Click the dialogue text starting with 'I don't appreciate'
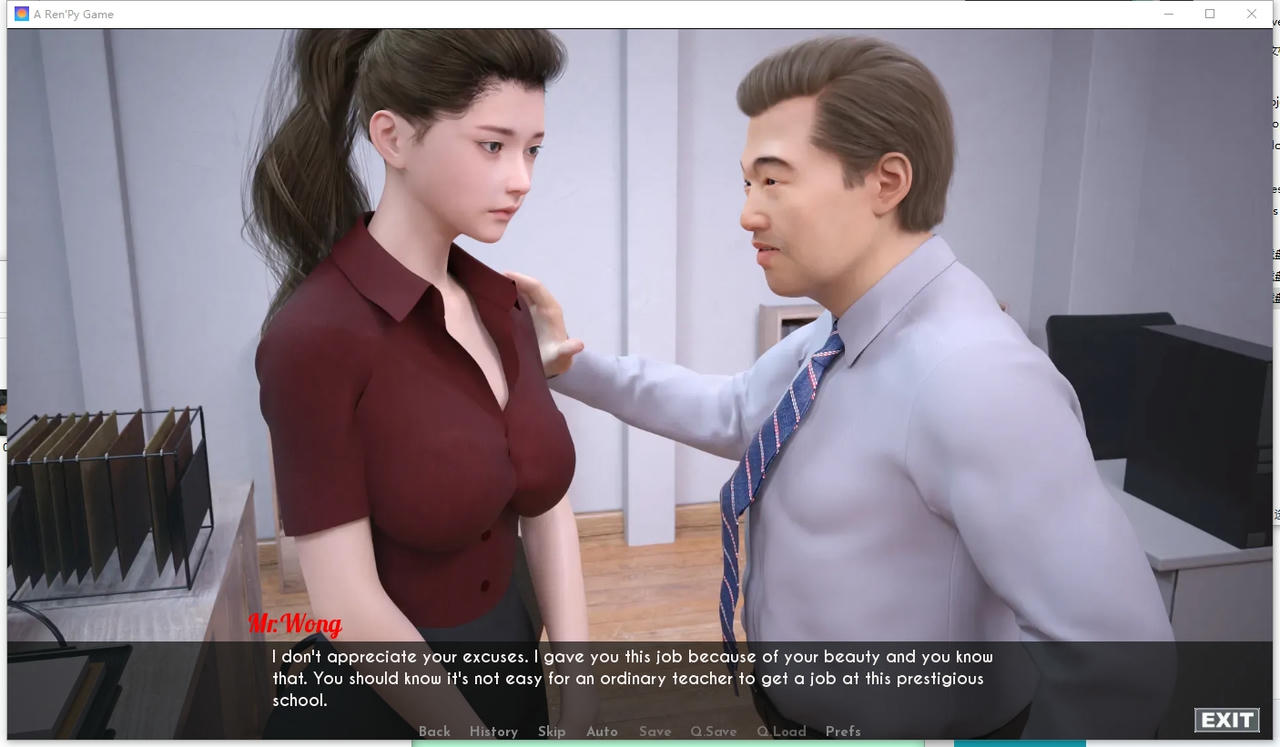 coord(630,657)
